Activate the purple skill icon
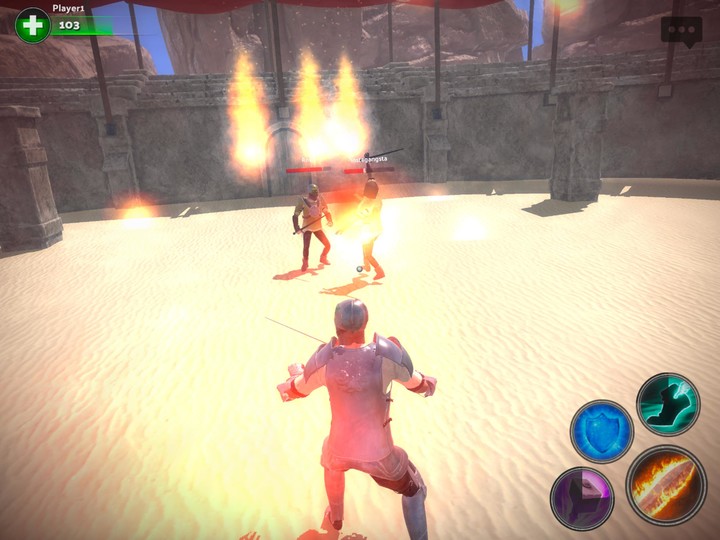The image size is (720, 540). pyautogui.click(x=582, y=497)
